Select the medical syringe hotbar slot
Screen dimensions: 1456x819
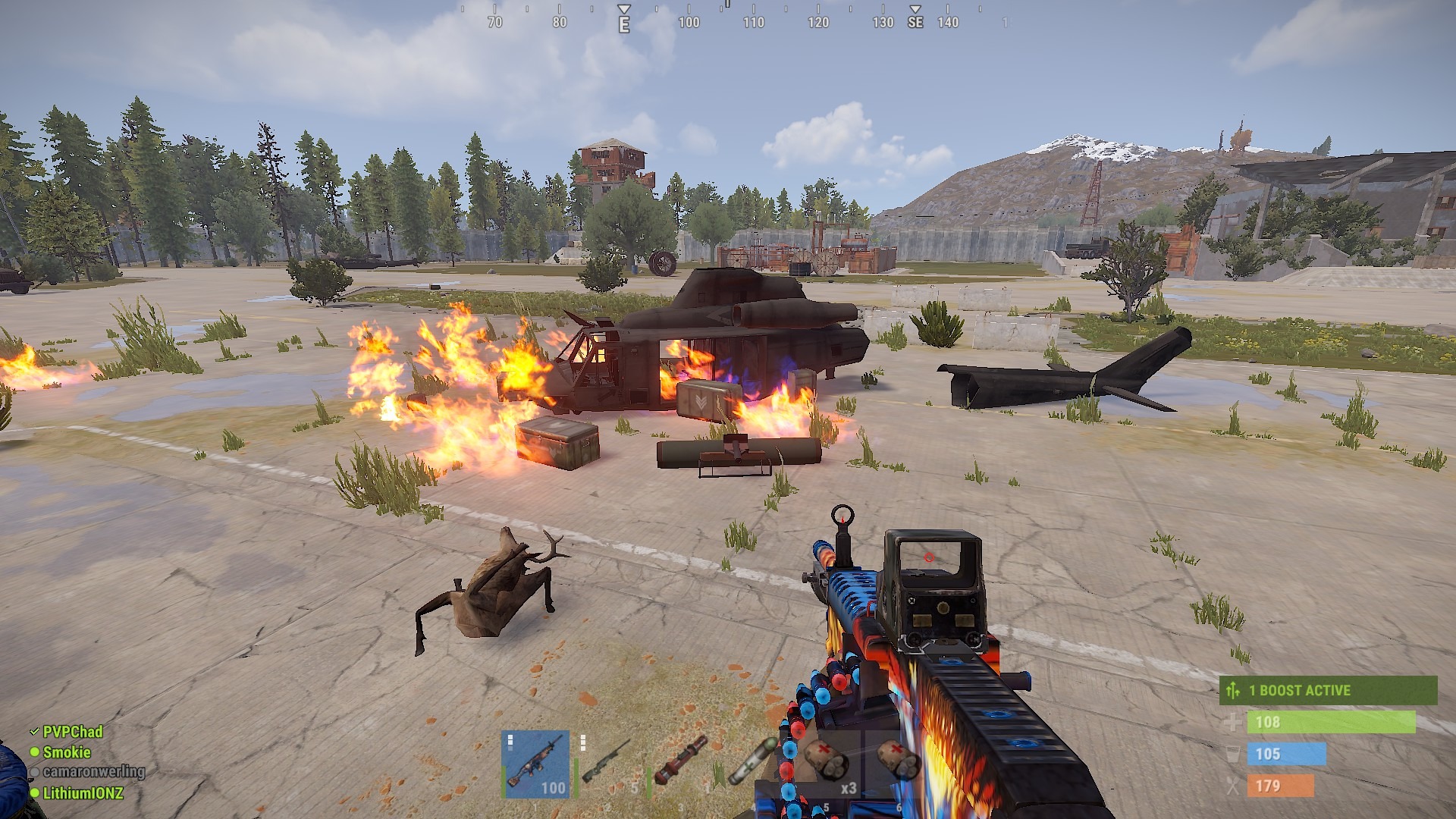(751, 764)
